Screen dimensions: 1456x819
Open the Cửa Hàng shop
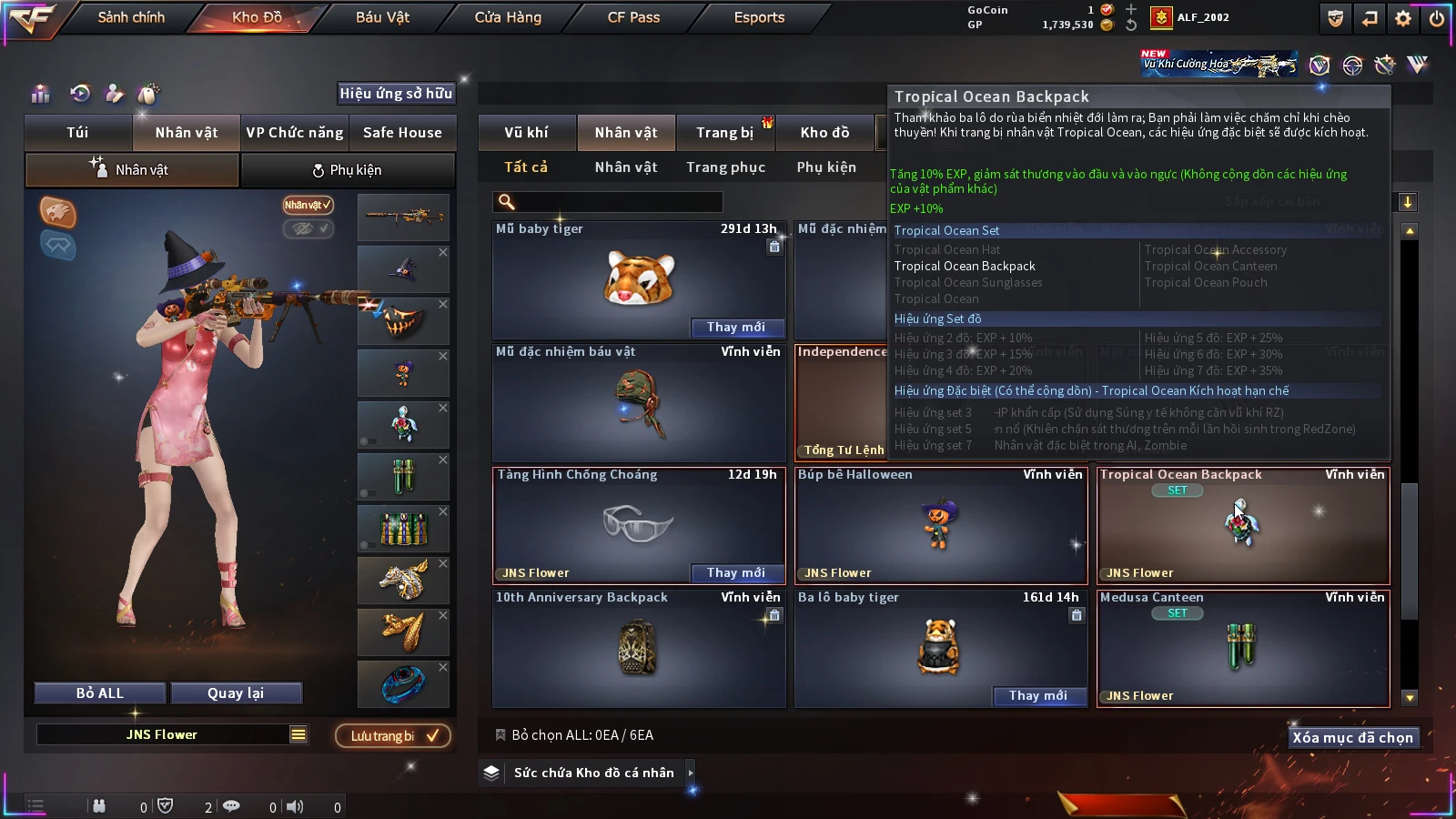(508, 17)
